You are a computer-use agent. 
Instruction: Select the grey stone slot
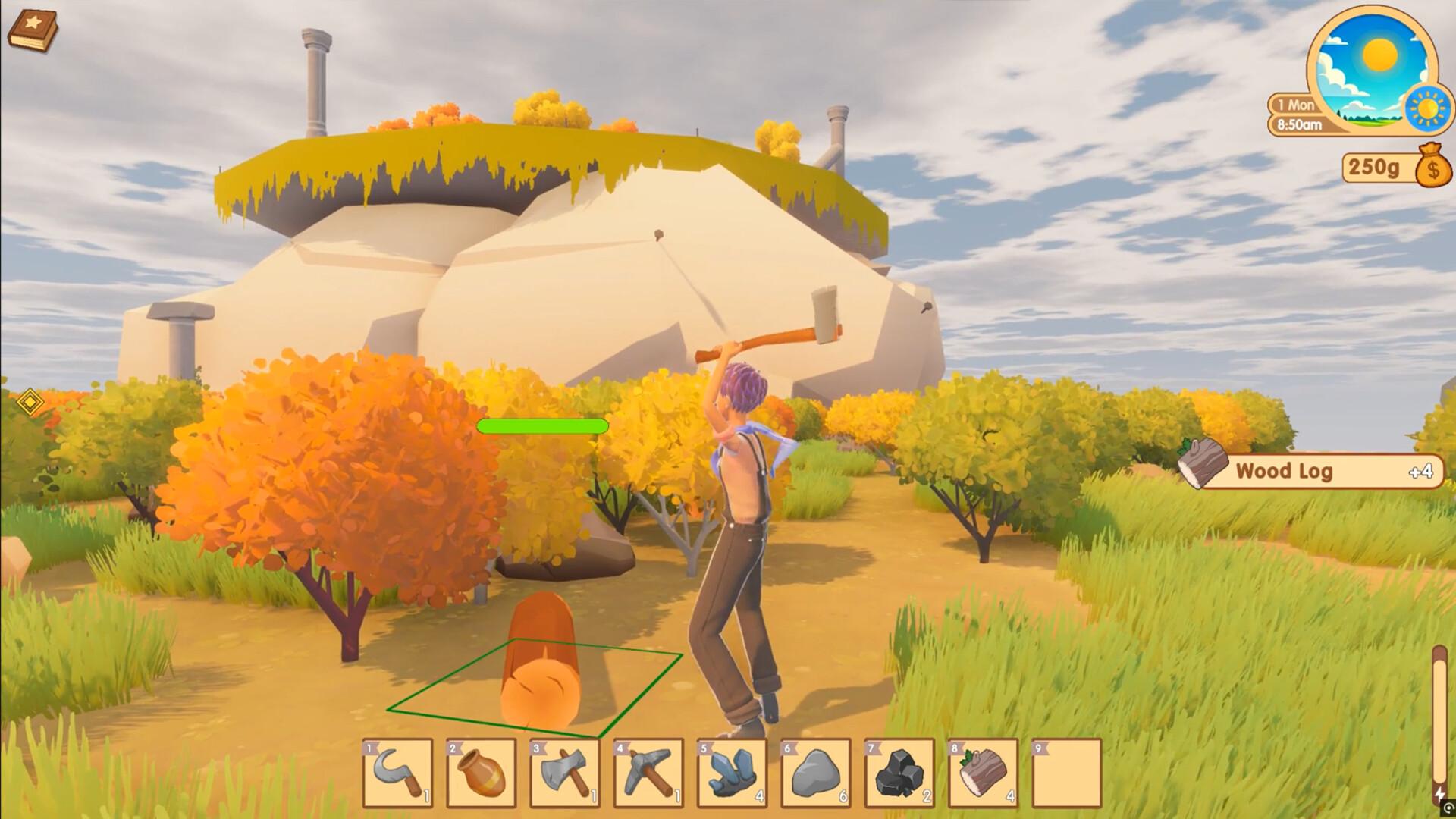click(815, 773)
